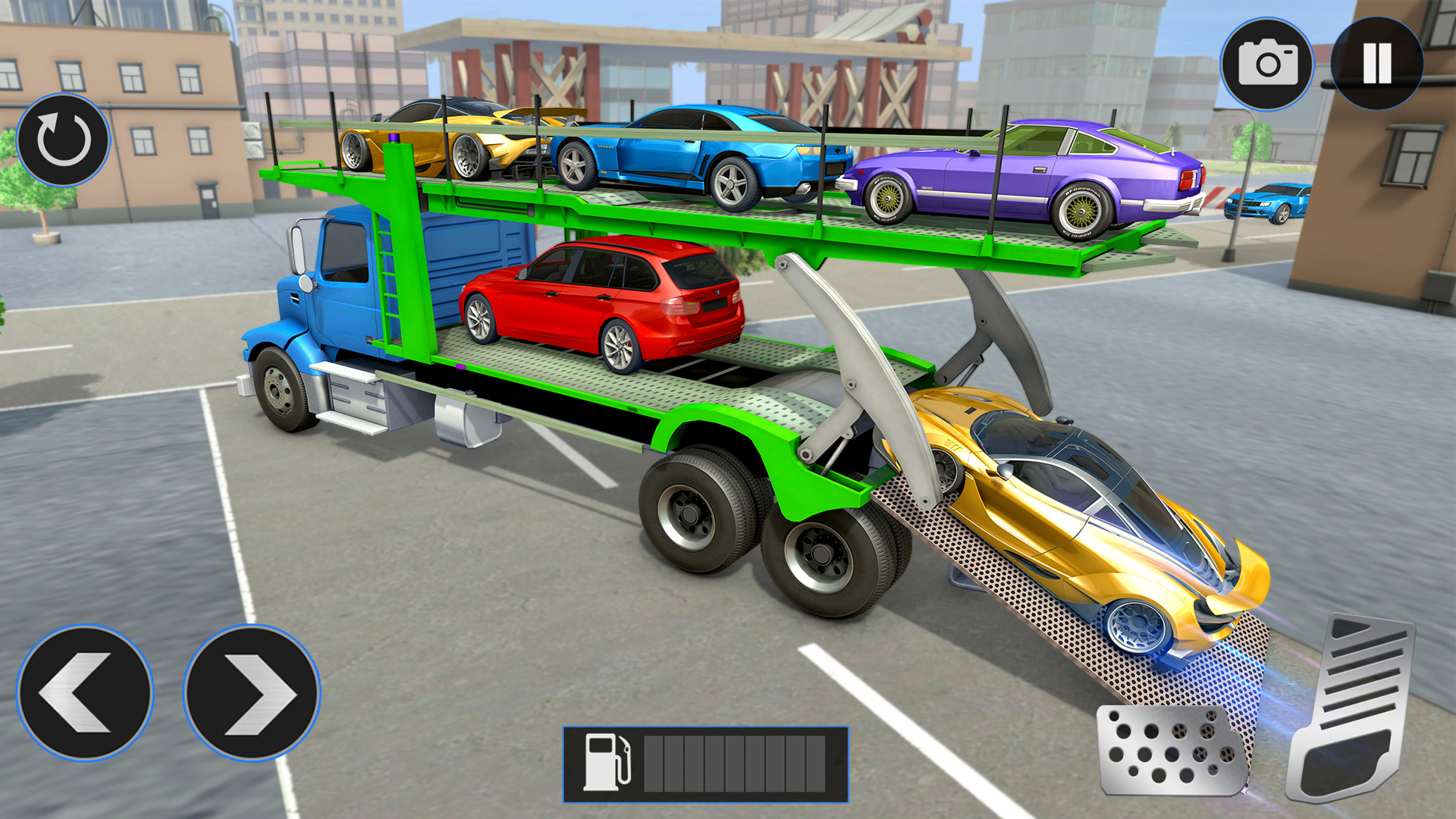This screenshot has height=819, width=1456.
Task: Tap the camera view button
Action: [x=1267, y=64]
